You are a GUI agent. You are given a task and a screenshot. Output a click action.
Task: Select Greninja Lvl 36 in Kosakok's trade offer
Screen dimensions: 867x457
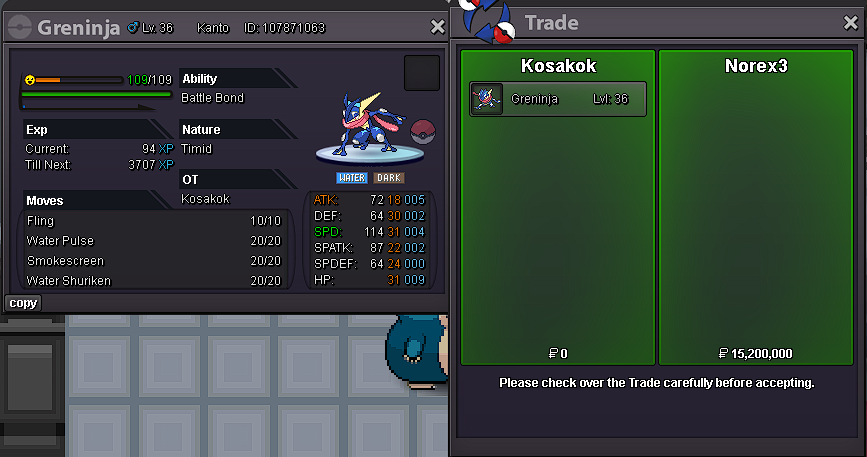pos(557,99)
